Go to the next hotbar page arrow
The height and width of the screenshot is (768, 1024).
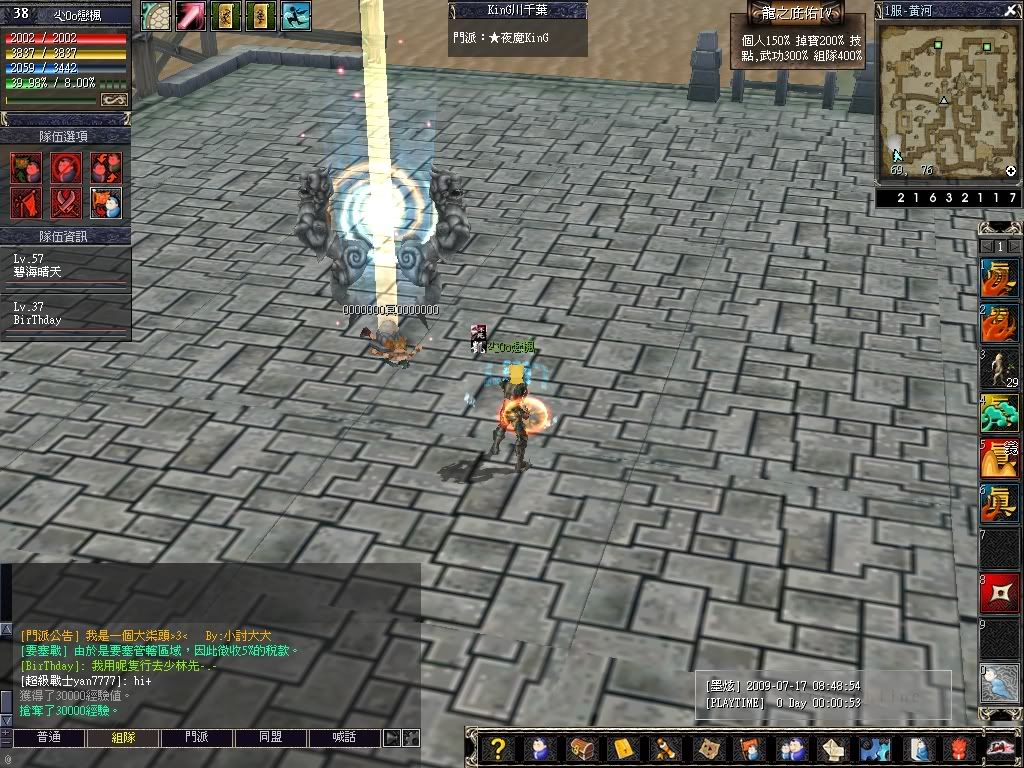(x=1013, y=246)
